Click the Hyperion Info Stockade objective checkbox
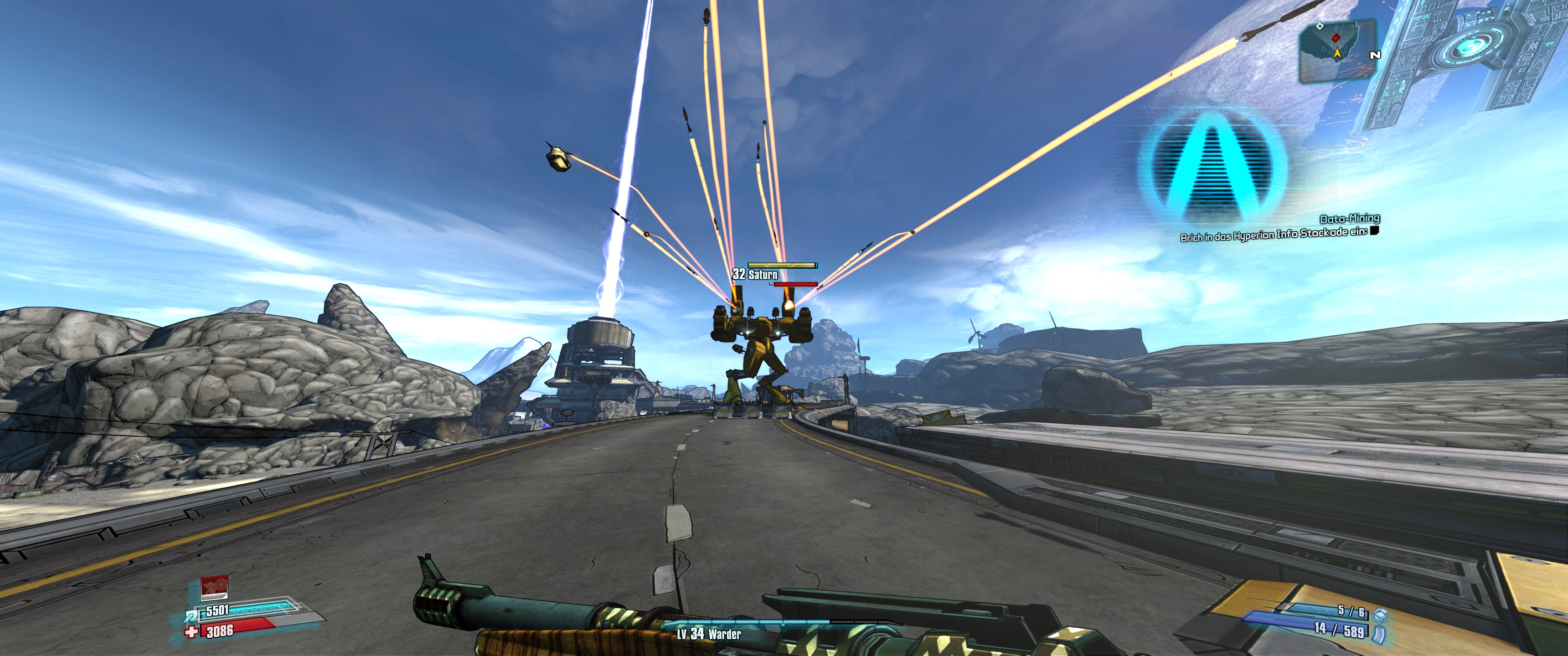 1374,230
